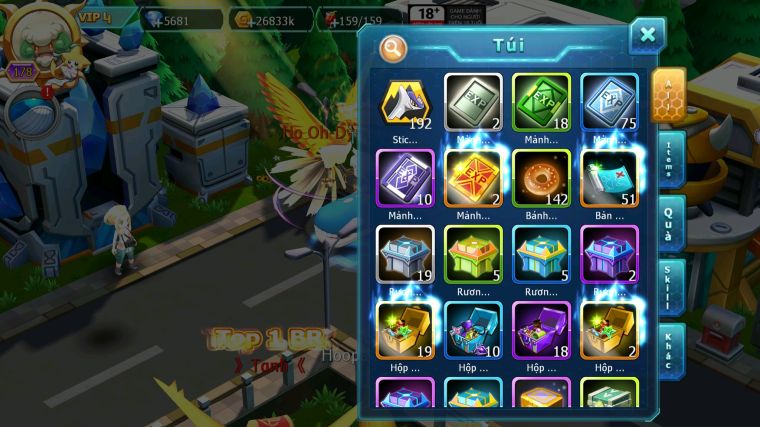Select the purple shard card with 10

coord(405,178)
